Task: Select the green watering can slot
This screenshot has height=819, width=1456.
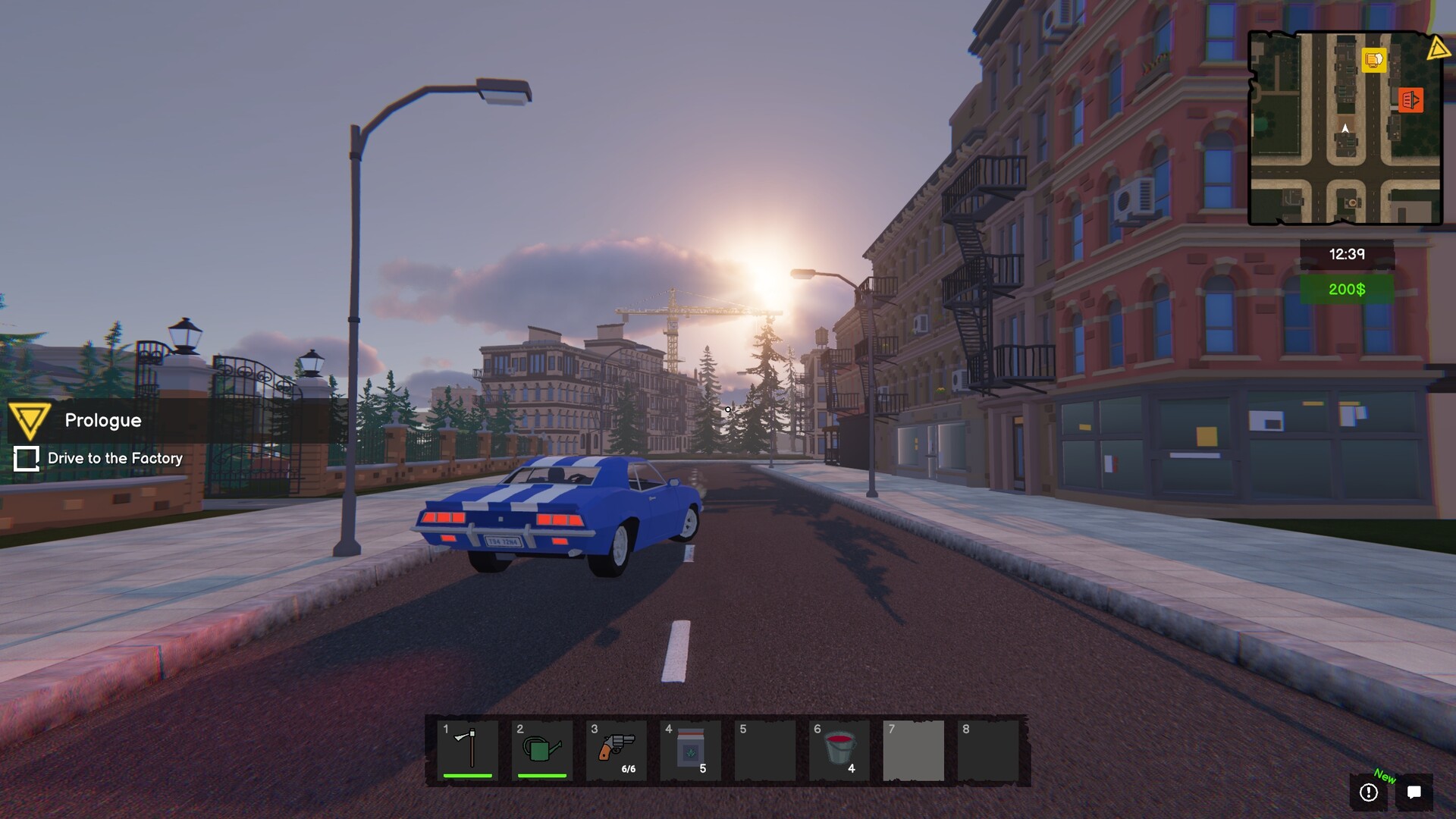Action: tap(542, 750)
